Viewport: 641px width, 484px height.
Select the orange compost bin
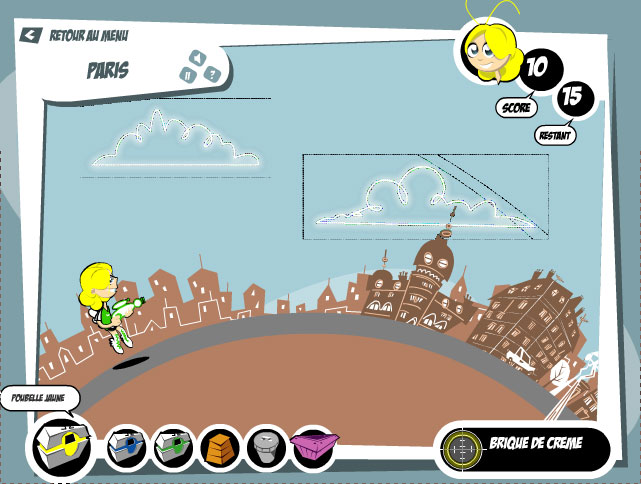tap(220, 446)
